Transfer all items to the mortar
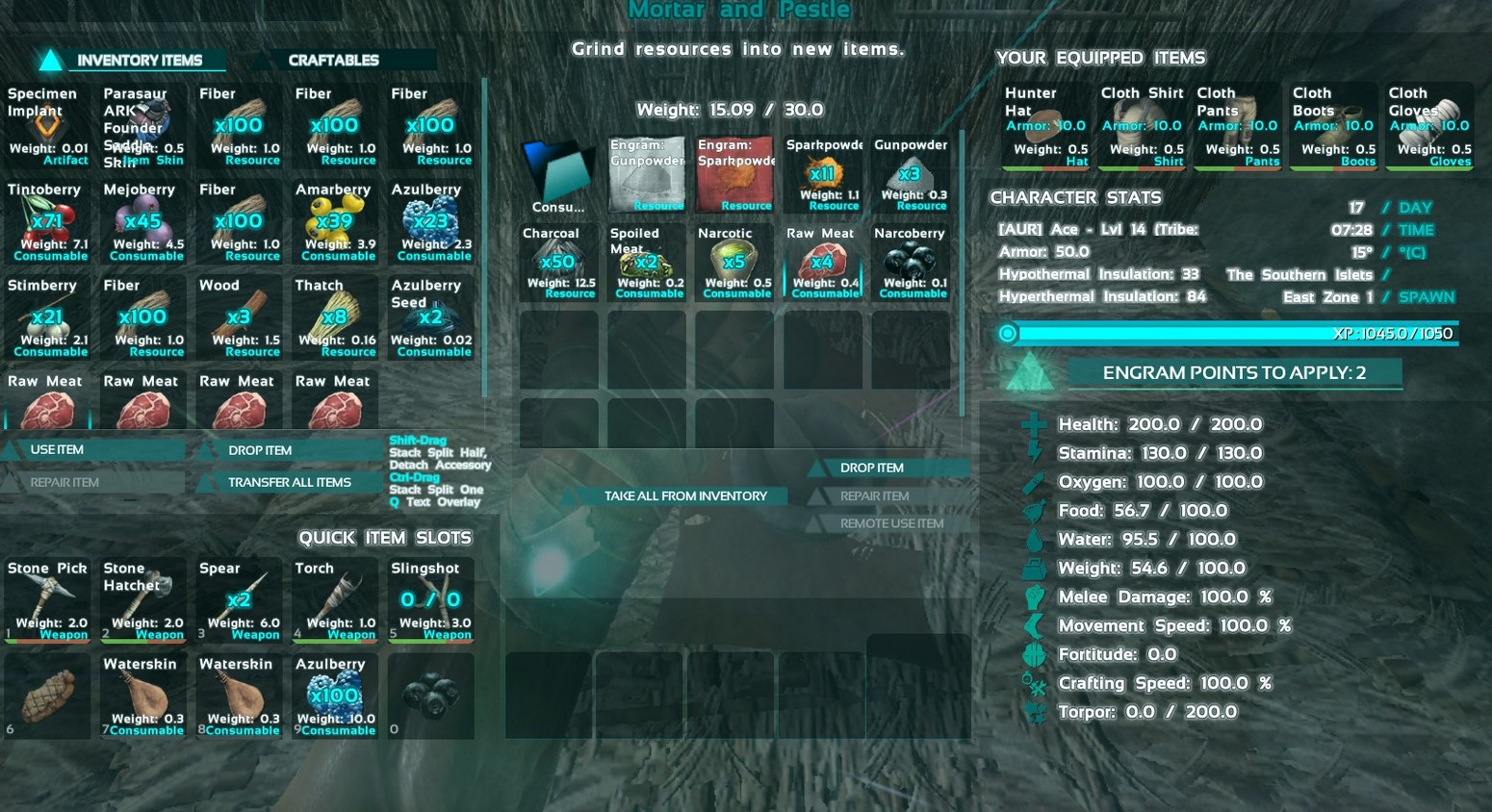 pos(289,482)
